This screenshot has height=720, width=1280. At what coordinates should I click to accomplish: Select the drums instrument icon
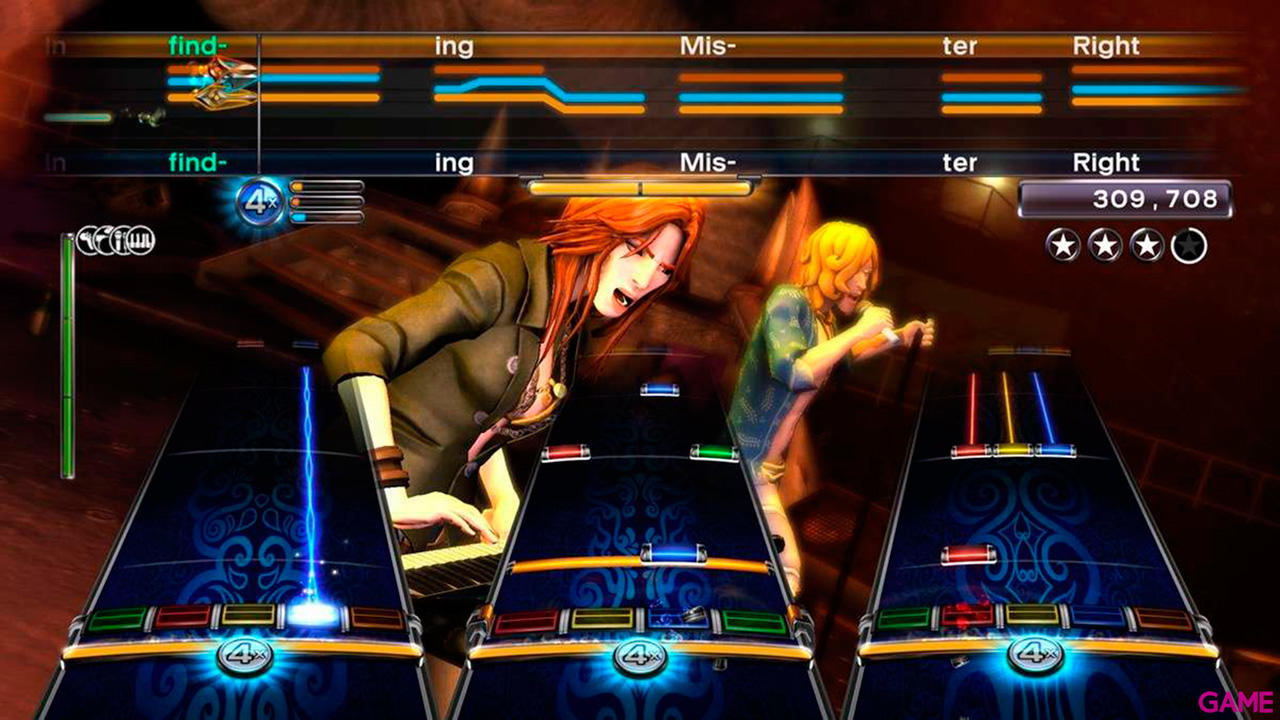(106, 240)
